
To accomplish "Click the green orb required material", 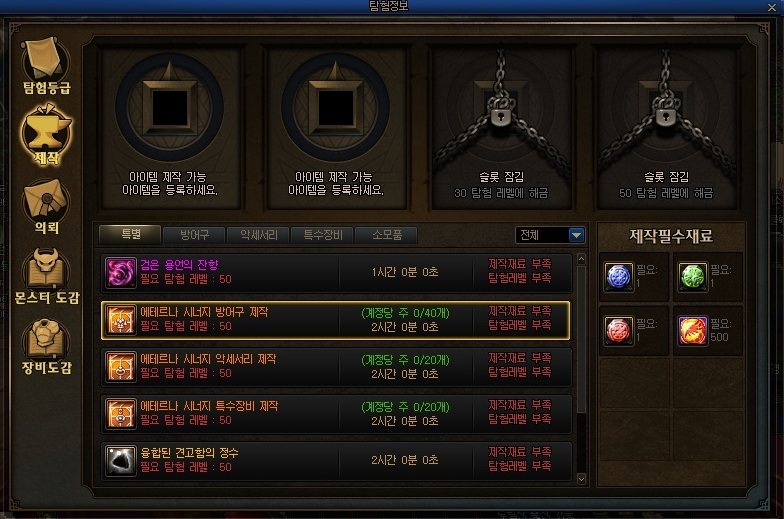I will pos(693,277).
